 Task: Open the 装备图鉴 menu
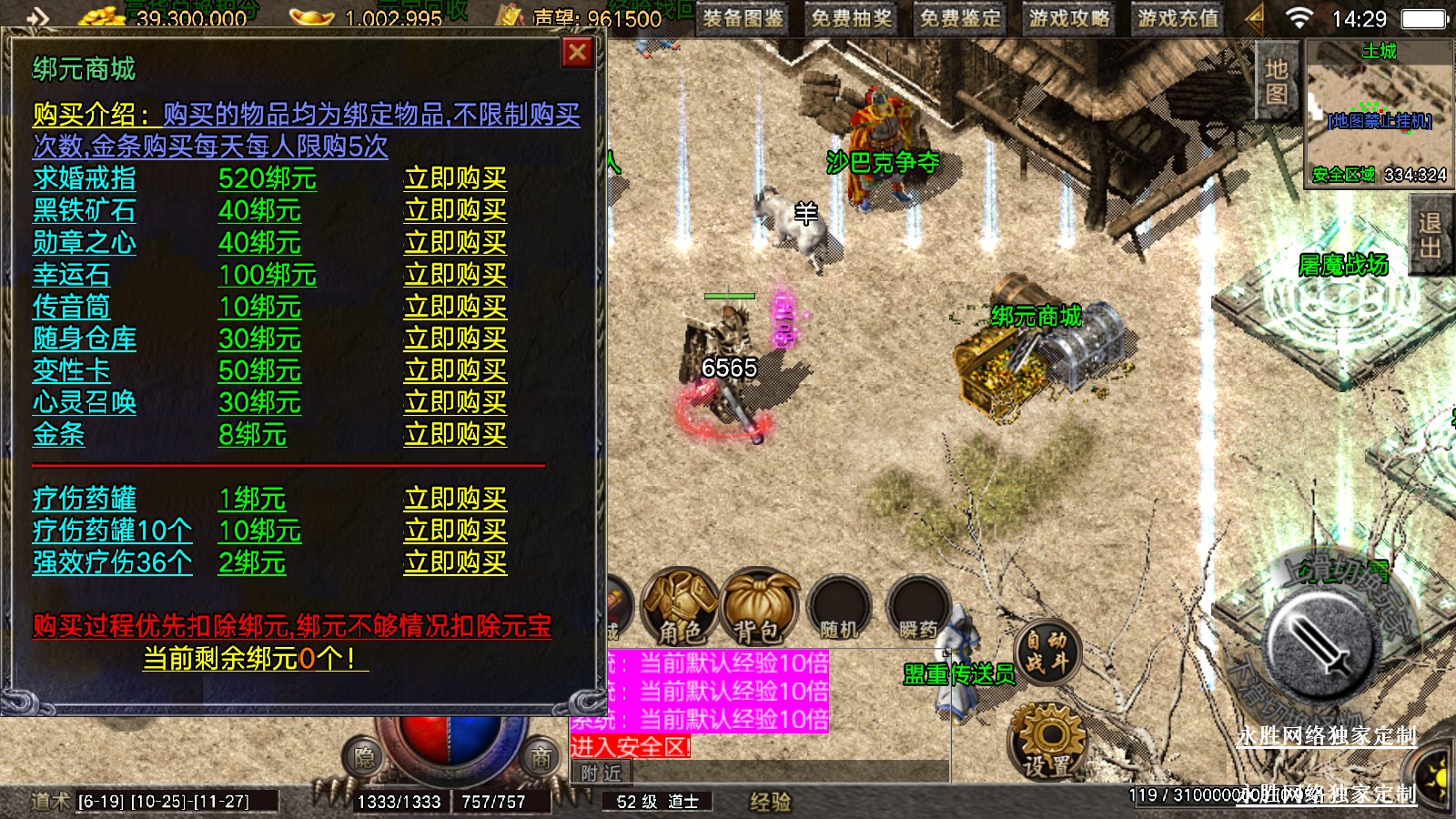pos(743,18)
